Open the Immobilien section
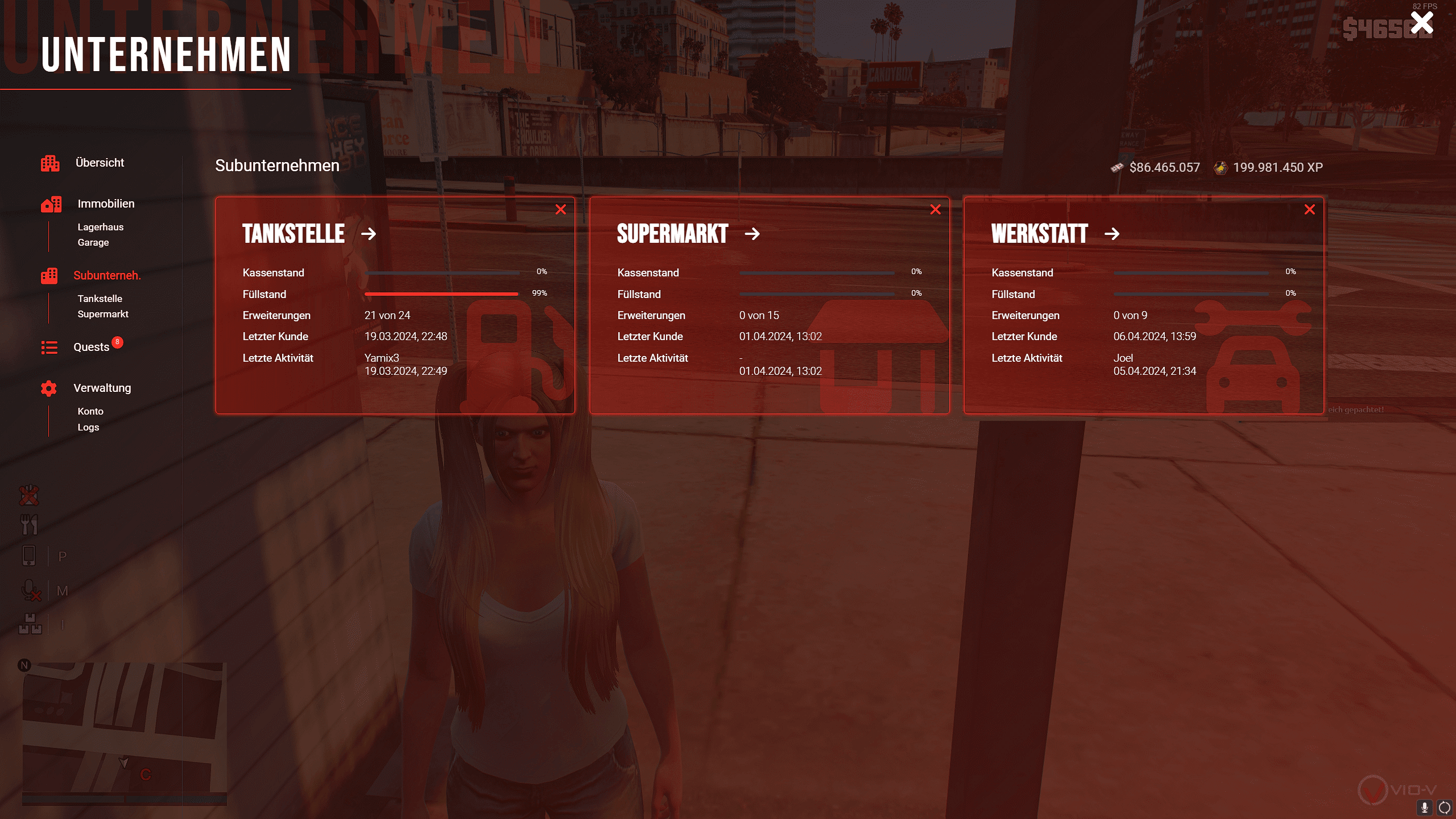 click(x=106, y=204)
